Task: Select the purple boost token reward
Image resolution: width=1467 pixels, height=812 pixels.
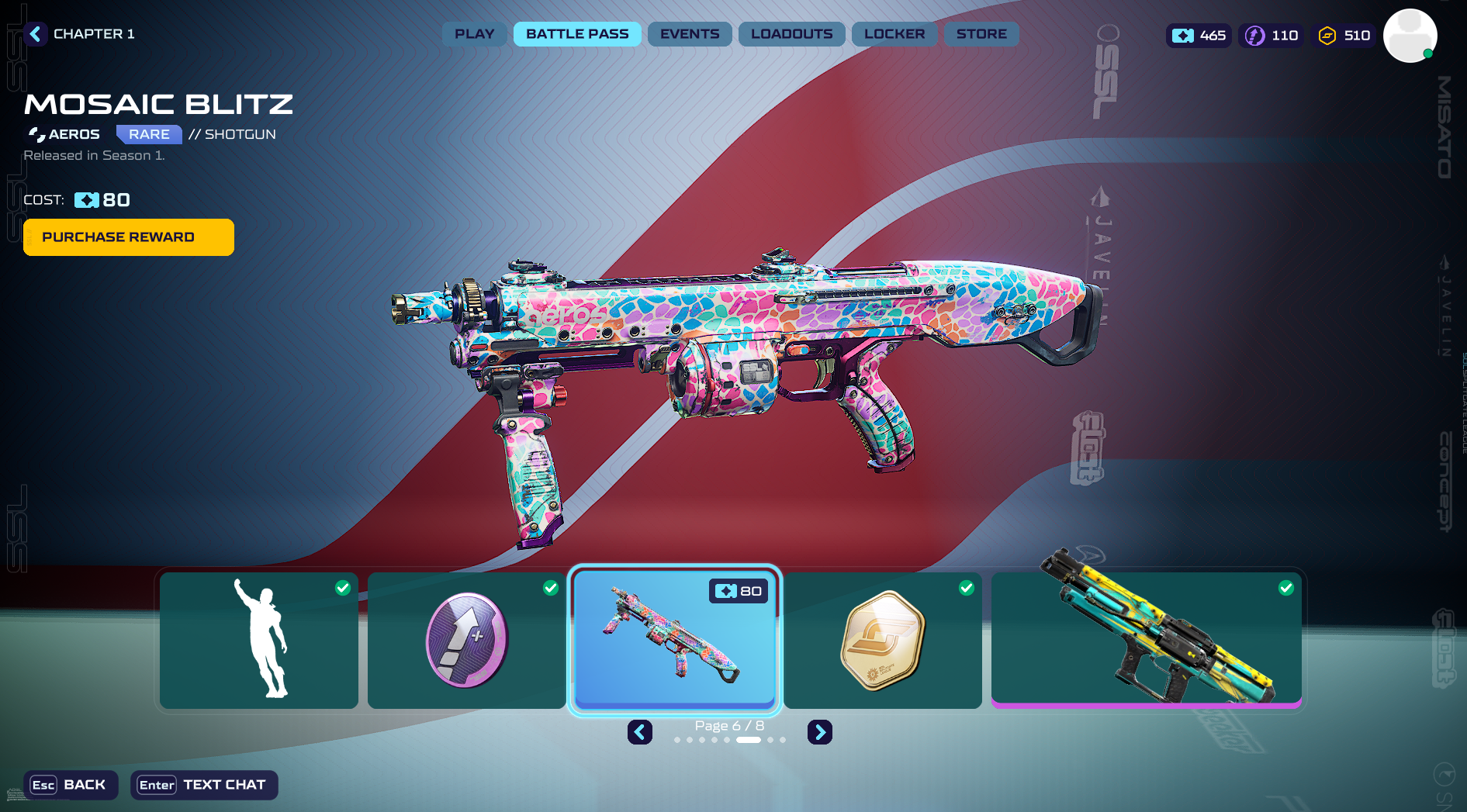Action: tap(467, 640)
